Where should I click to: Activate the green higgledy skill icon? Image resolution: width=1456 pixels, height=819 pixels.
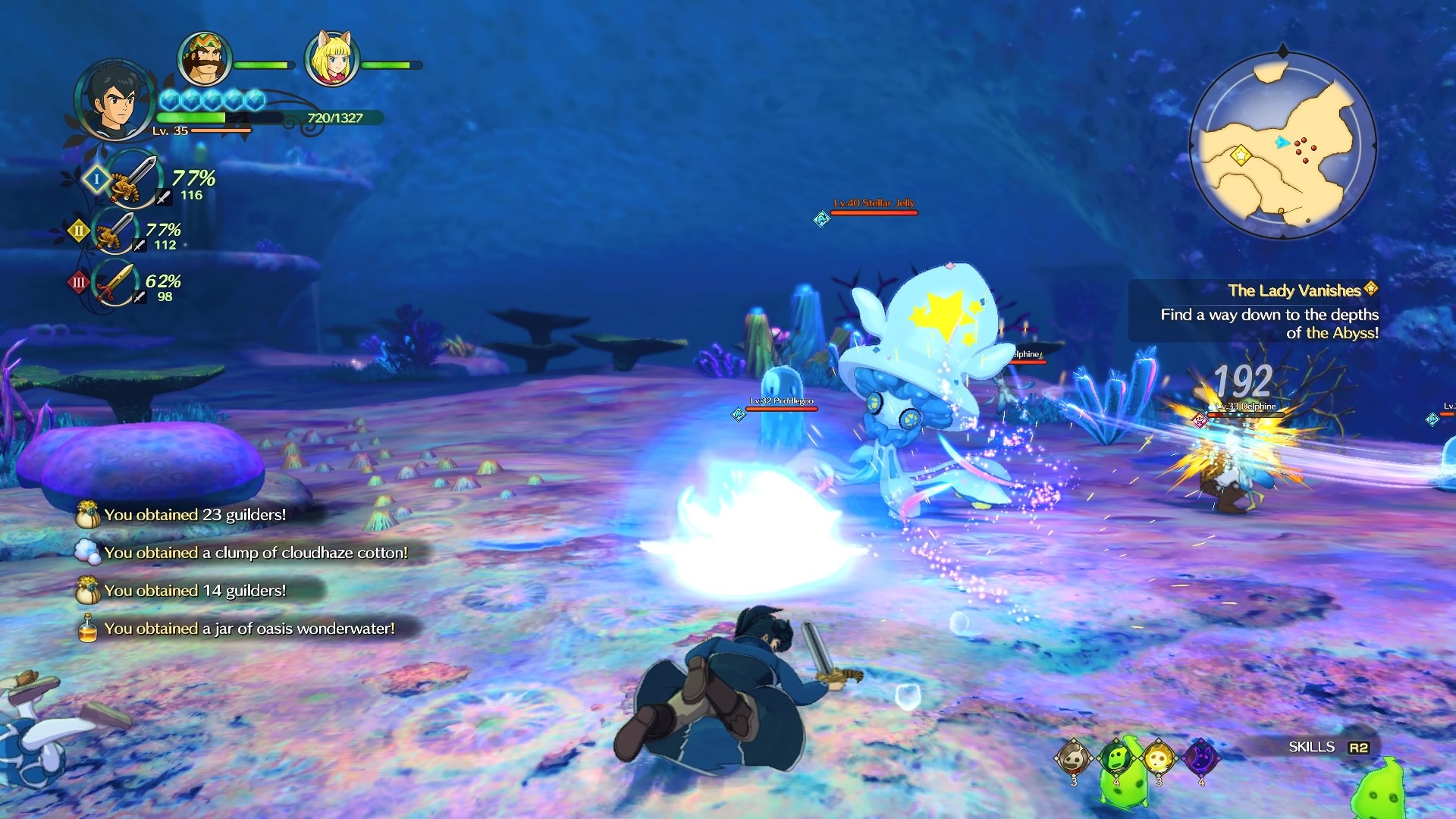click(x=1116, y=757)
